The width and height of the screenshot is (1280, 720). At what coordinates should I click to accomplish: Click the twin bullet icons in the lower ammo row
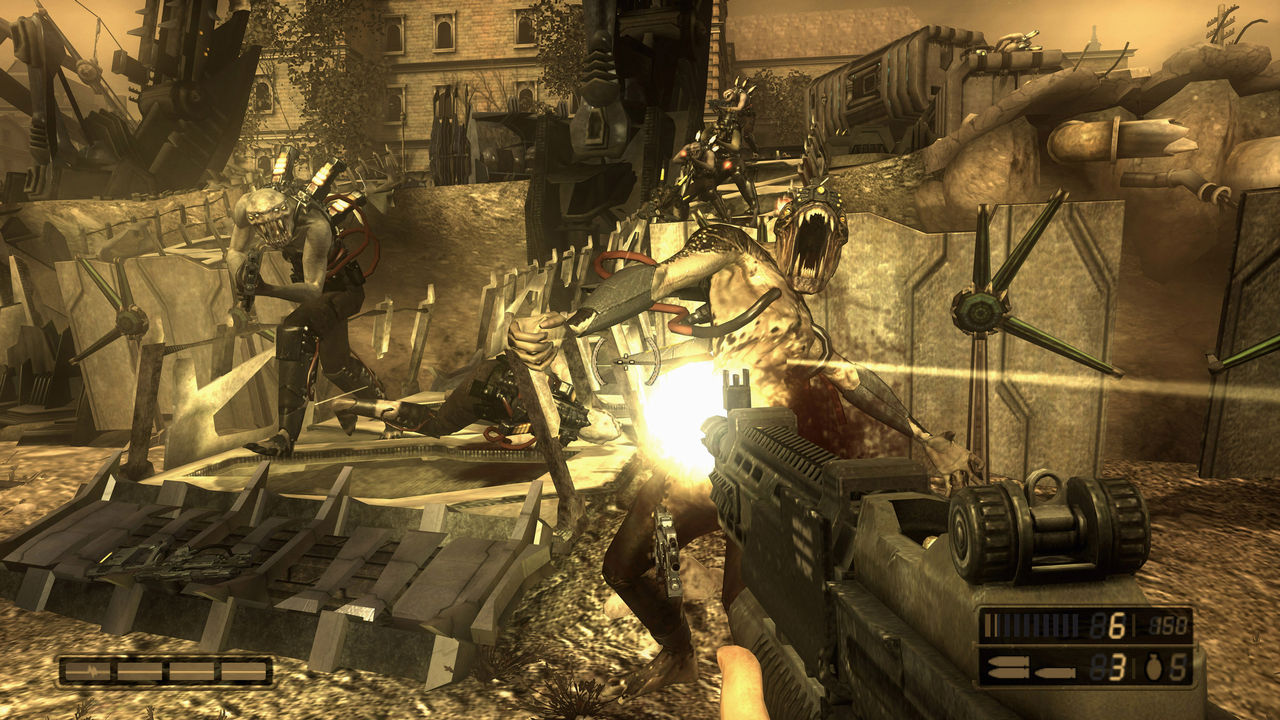[1010, 665]
